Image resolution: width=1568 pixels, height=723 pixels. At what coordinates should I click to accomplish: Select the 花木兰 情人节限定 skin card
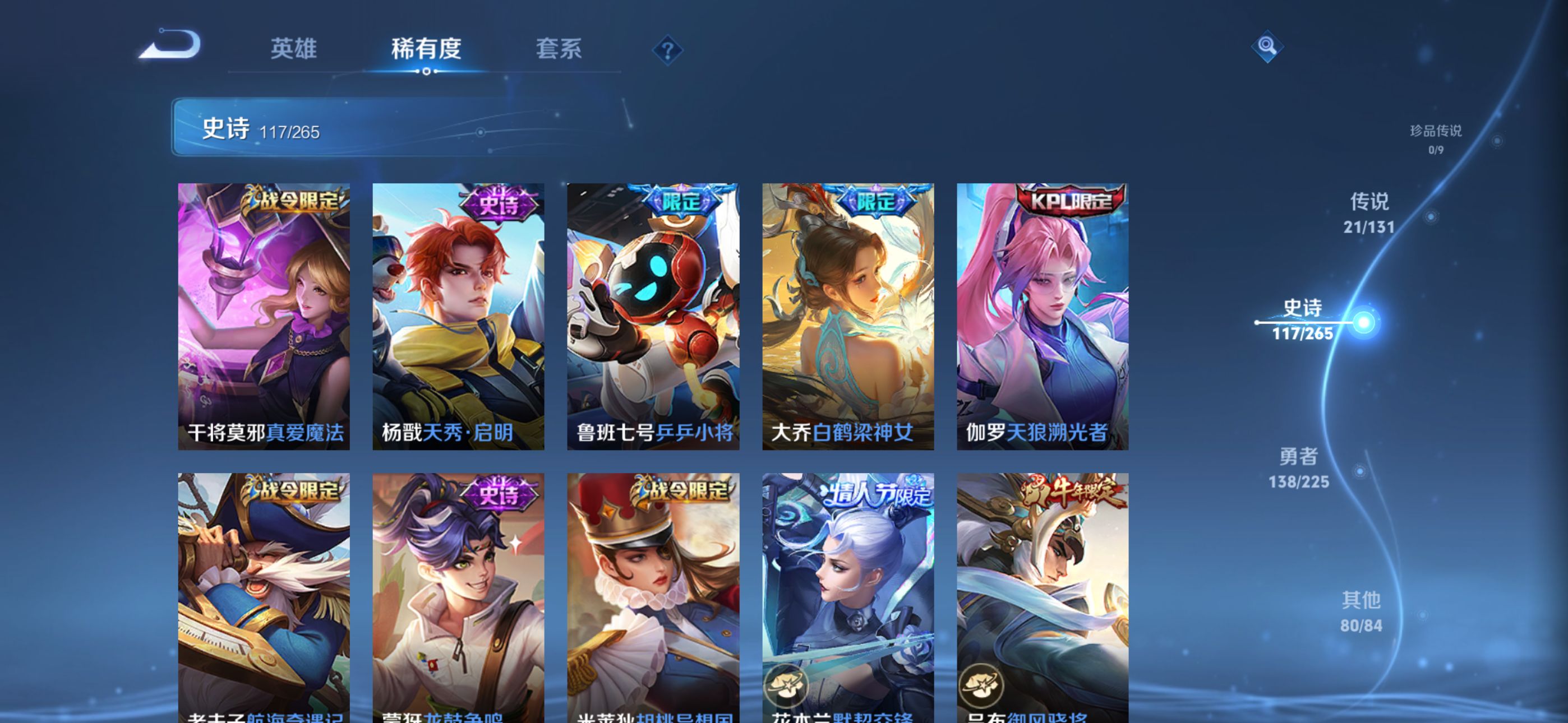(848, 596)
